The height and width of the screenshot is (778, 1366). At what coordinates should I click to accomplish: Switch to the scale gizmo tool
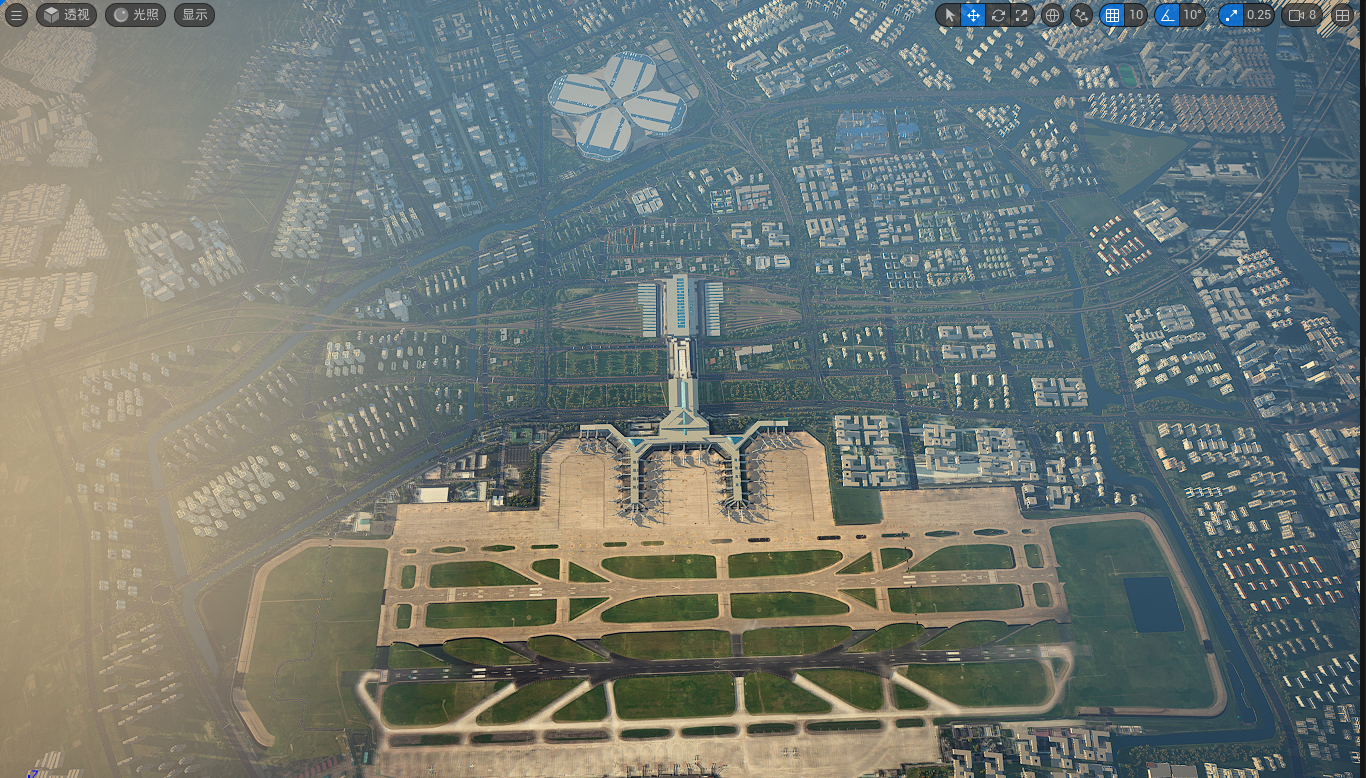(x=1022, y=15)
